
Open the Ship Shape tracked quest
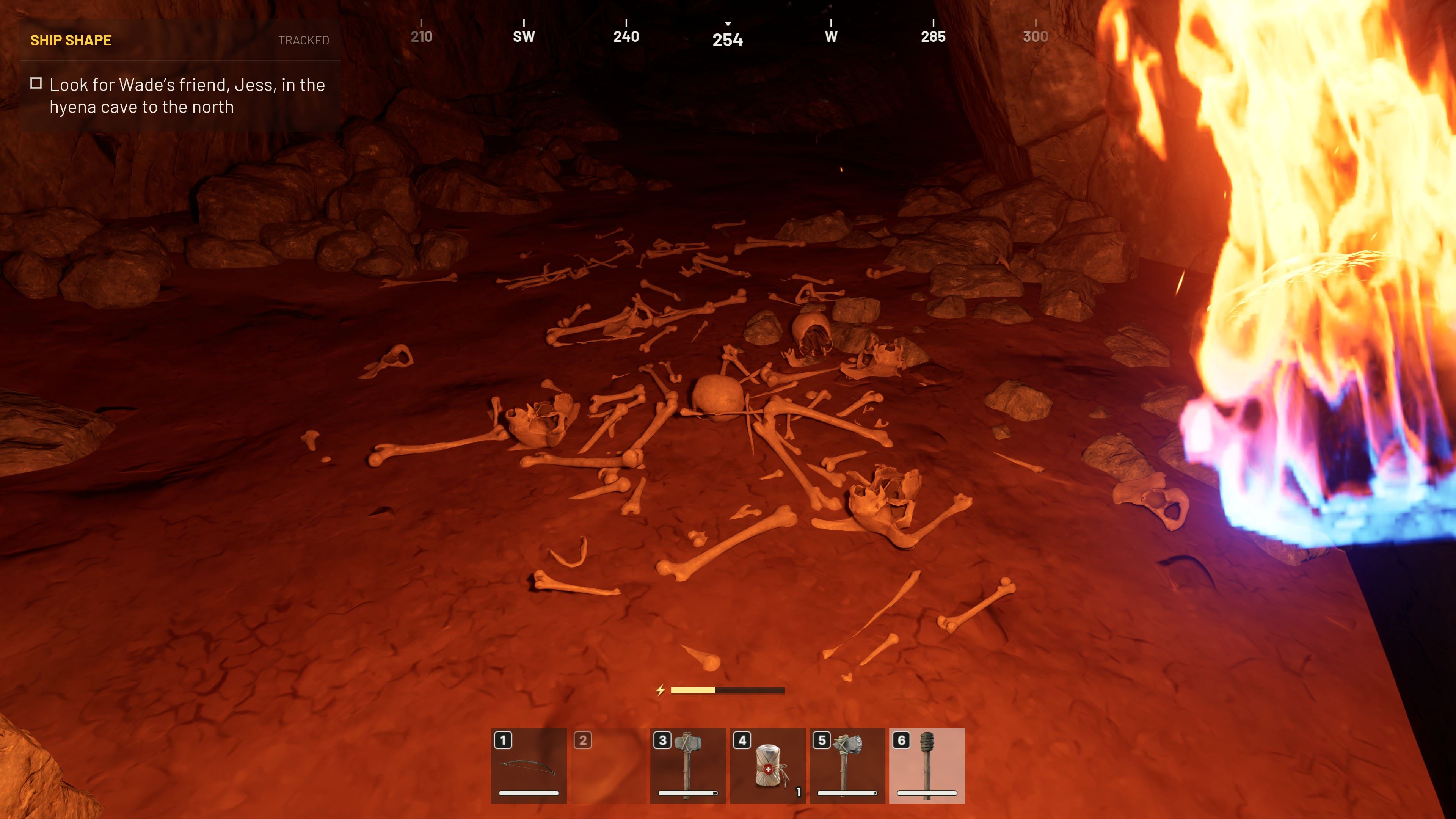71,41
